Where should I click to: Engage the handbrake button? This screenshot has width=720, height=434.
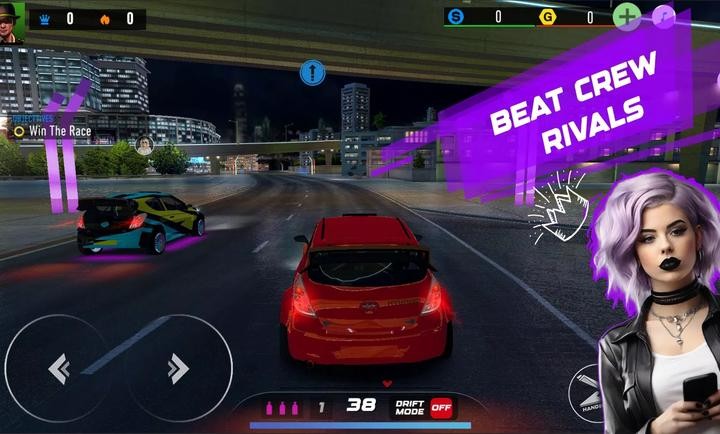[x=590, y=398]
